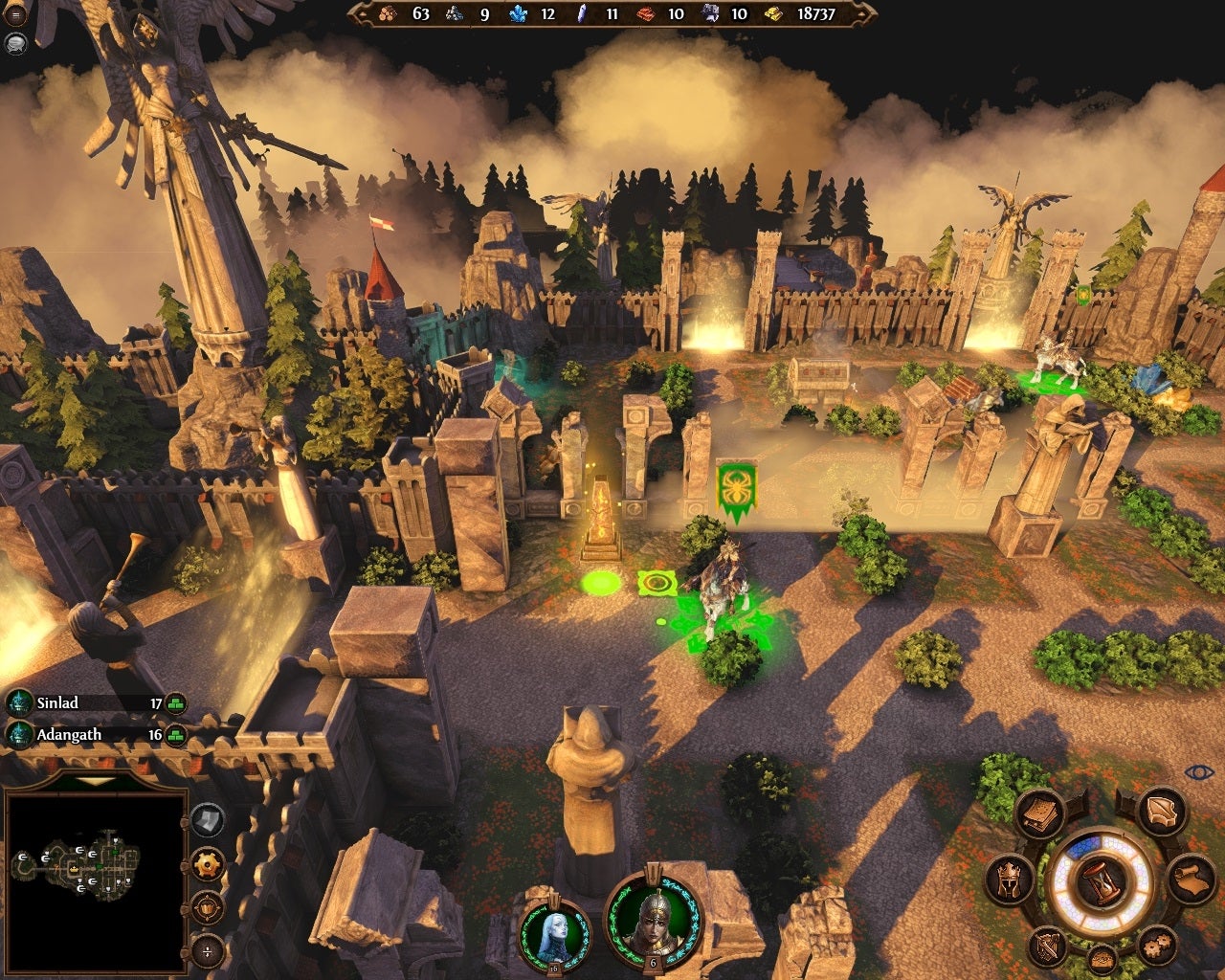Click the gray map-layer button beside minimap

pos(208,820)
